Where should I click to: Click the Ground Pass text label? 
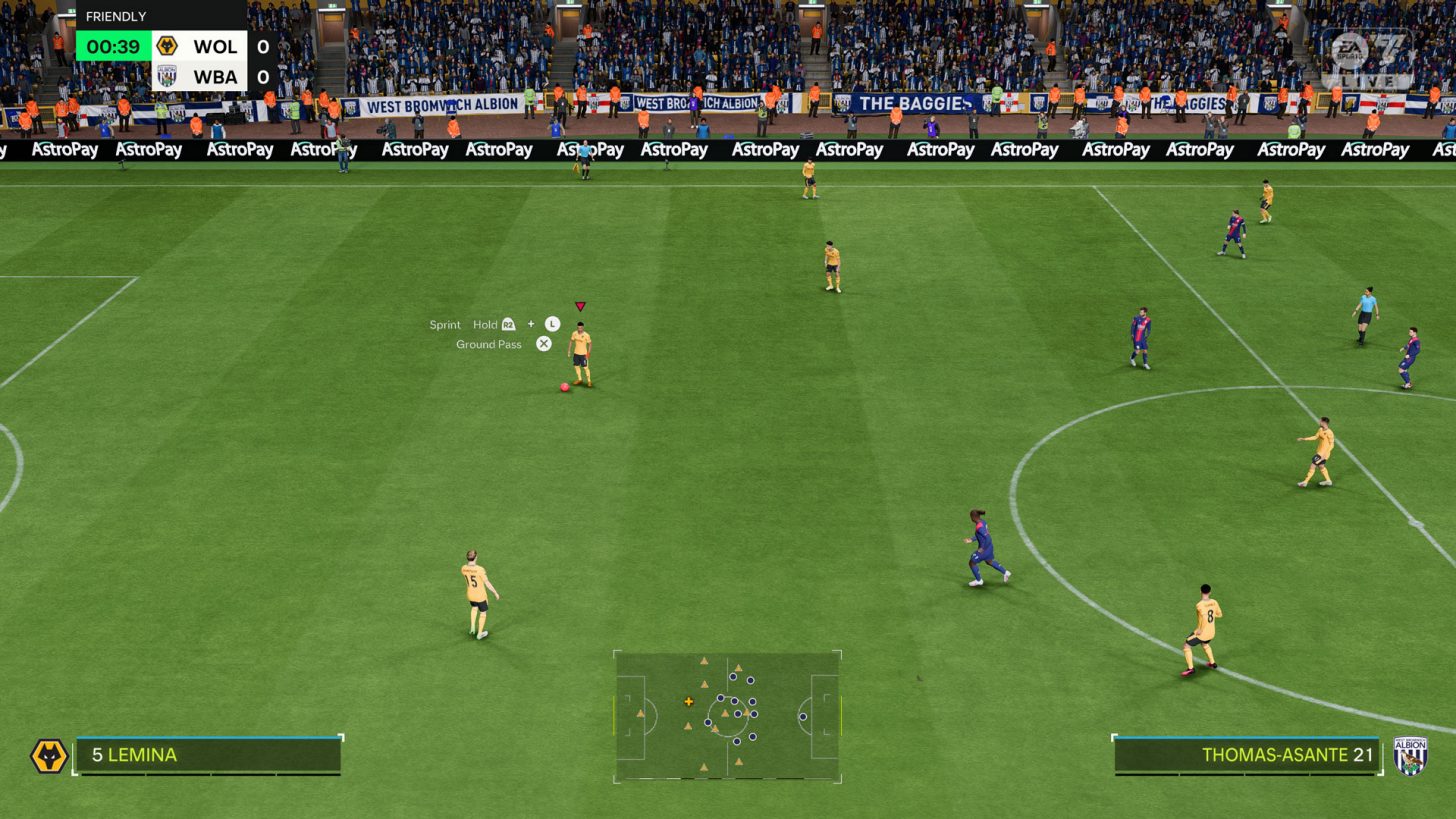click(488, 343)
